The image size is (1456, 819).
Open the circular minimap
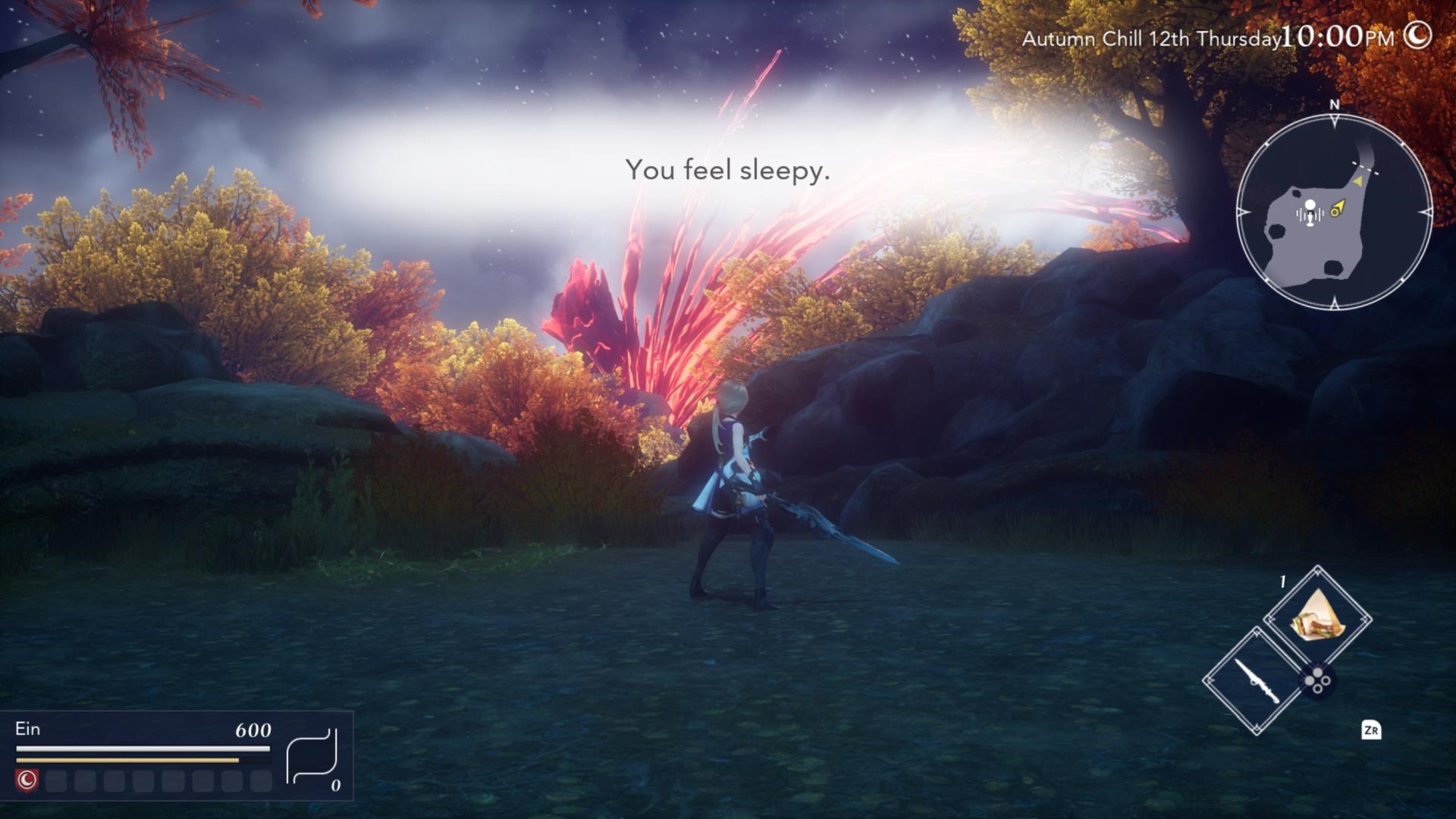pyautogui.click(x=1334, y=212)
